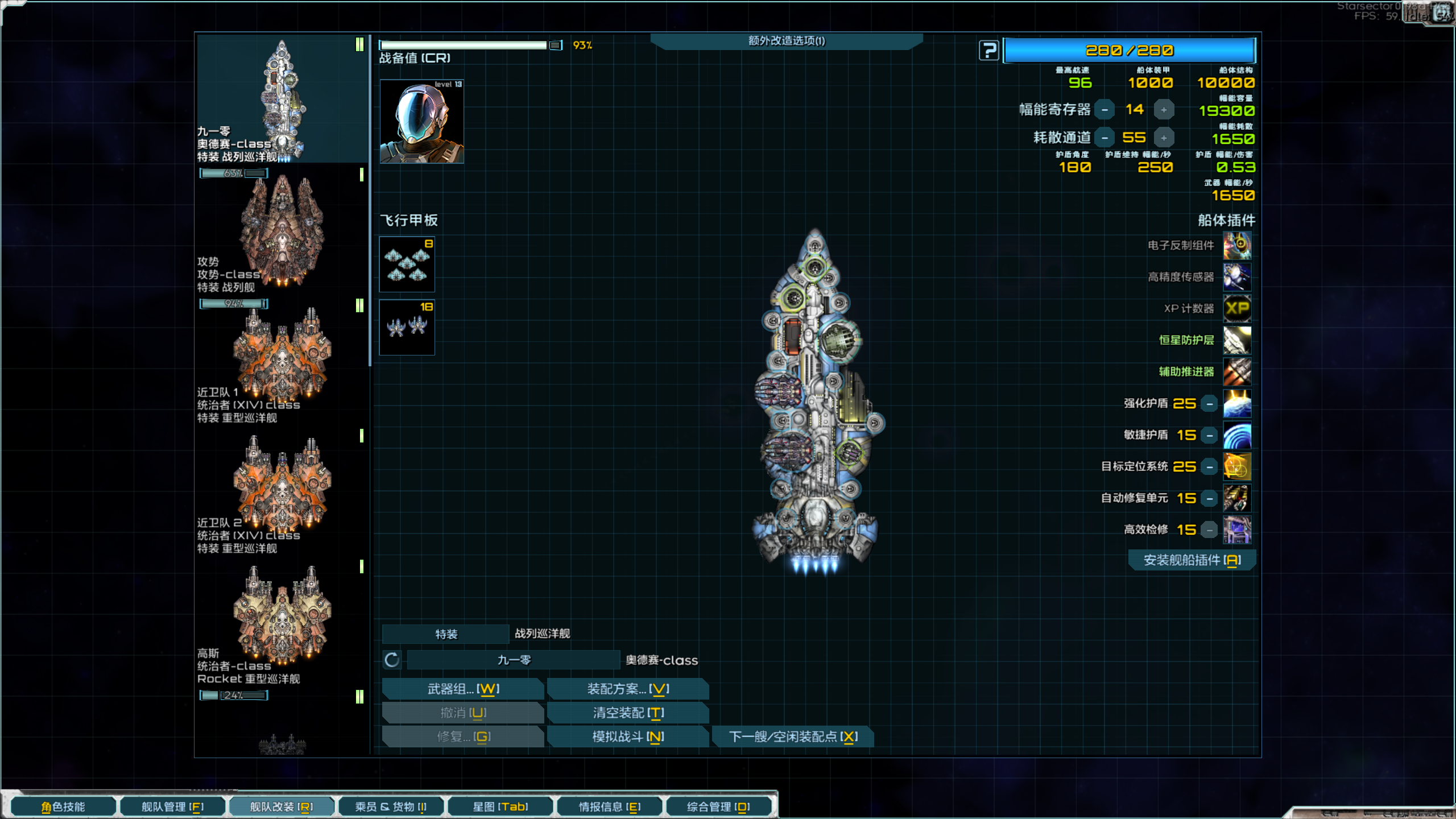Start a 模拟战斗 simulation
Image resolution: width=1456 pixels, height=819 pixels.
pyautogui.click(x=628, y=737)
